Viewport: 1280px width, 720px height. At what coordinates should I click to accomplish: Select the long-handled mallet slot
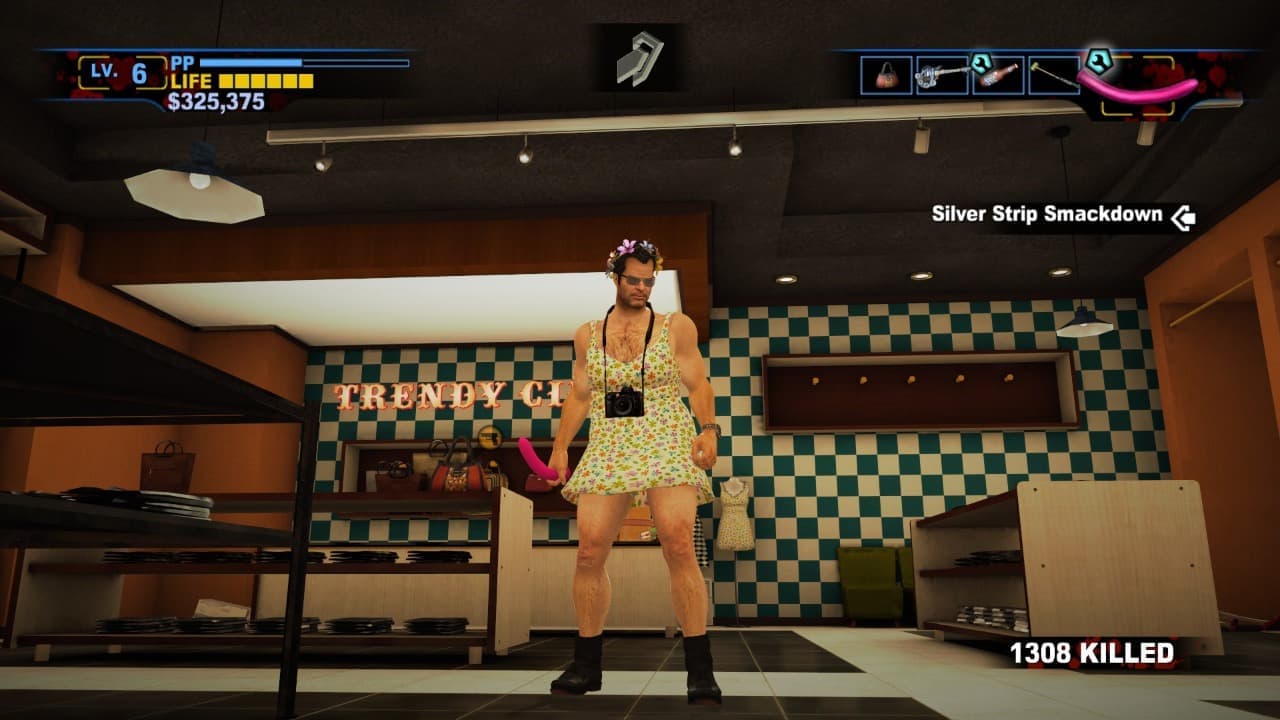1053,75
